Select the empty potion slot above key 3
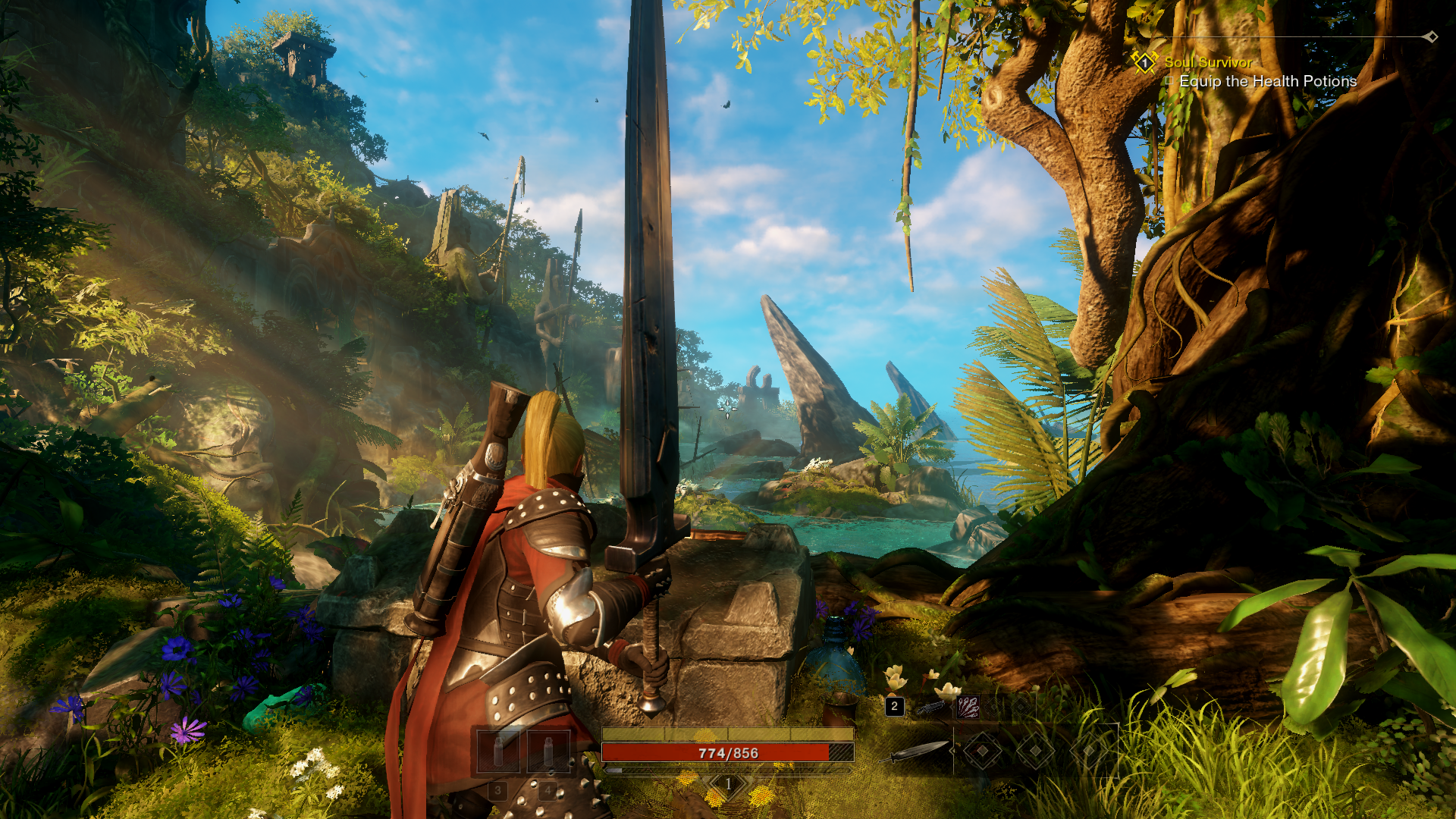Image resolution: width=1456 pixels, height=819 pixels. coord(498,751)
